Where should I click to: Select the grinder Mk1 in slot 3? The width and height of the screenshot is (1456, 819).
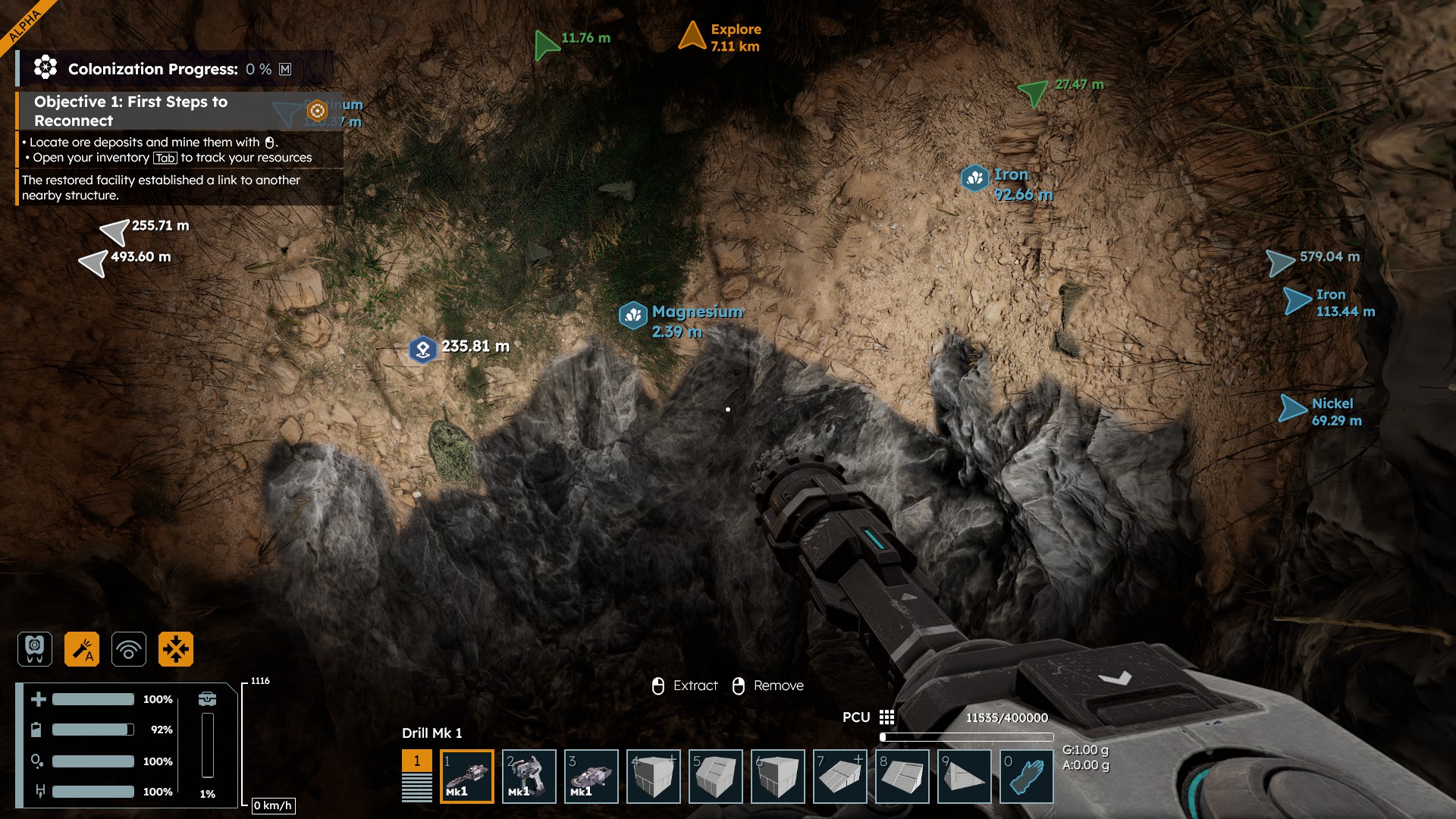click(x=591, y=776)
